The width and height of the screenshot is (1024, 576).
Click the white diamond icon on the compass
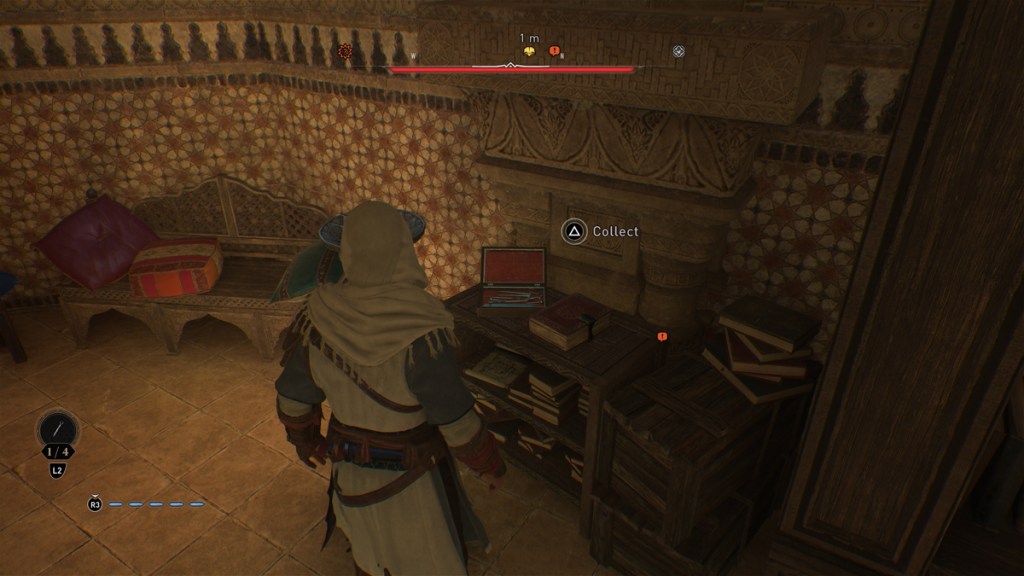tap(679, 51)
